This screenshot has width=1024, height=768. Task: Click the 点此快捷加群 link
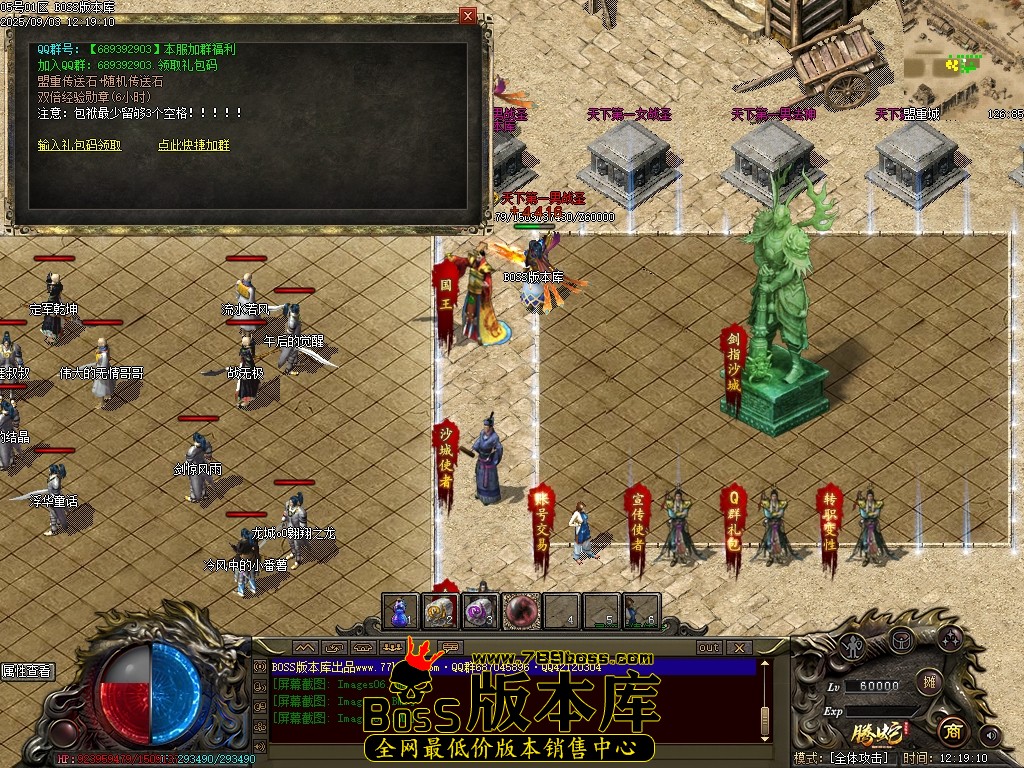click(x=193, y=145)
